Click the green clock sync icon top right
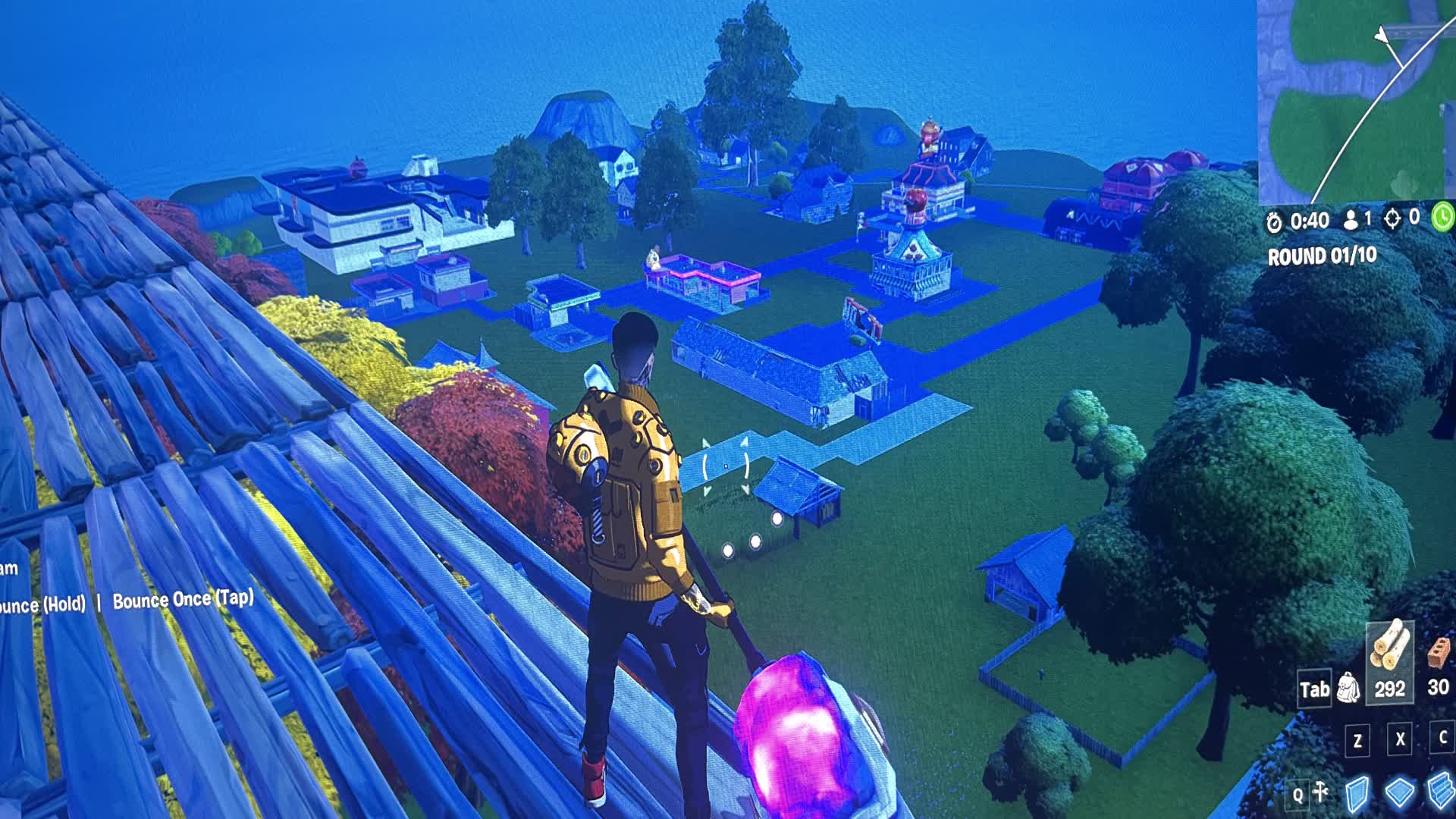This screenshot has width=1456, height=819. pos(1443,218)
